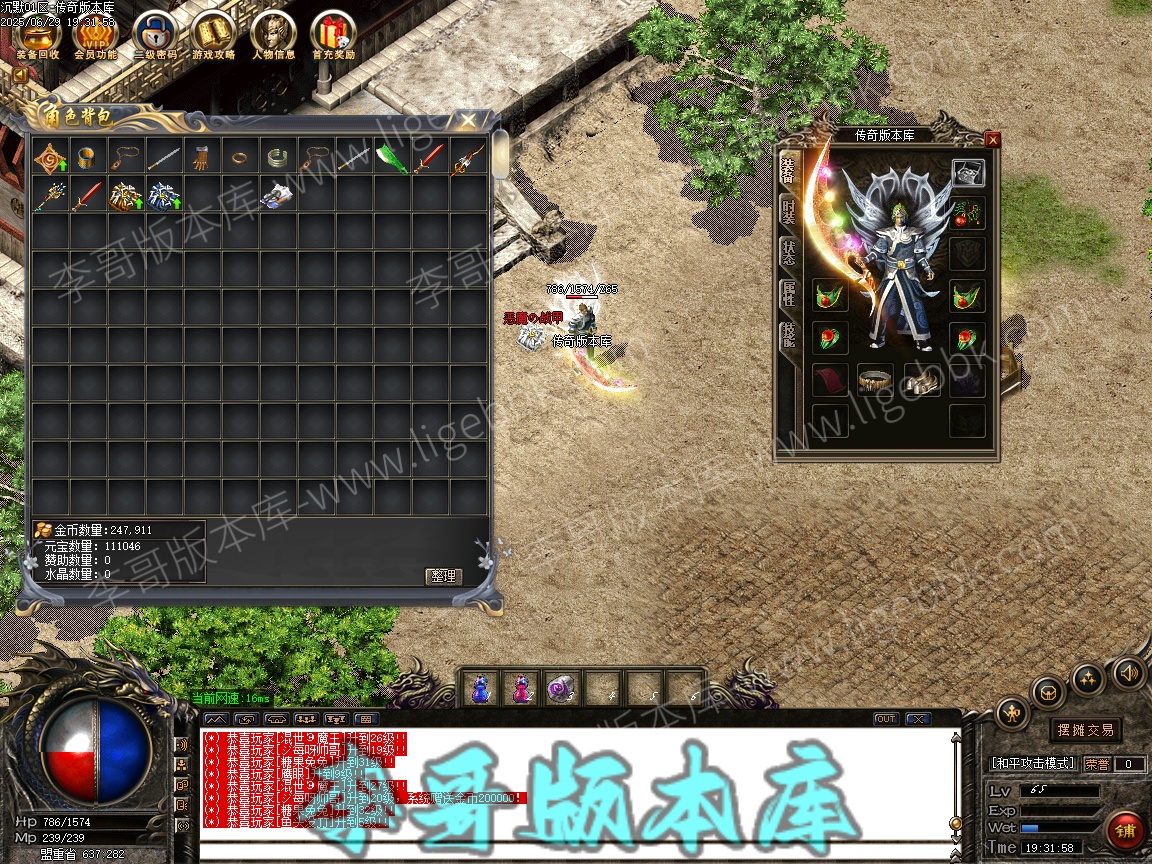The height and width of the screenshot is (864, 1152).
Task: Open the VIP 会员功能 menu
Action: tap(96, 34)
